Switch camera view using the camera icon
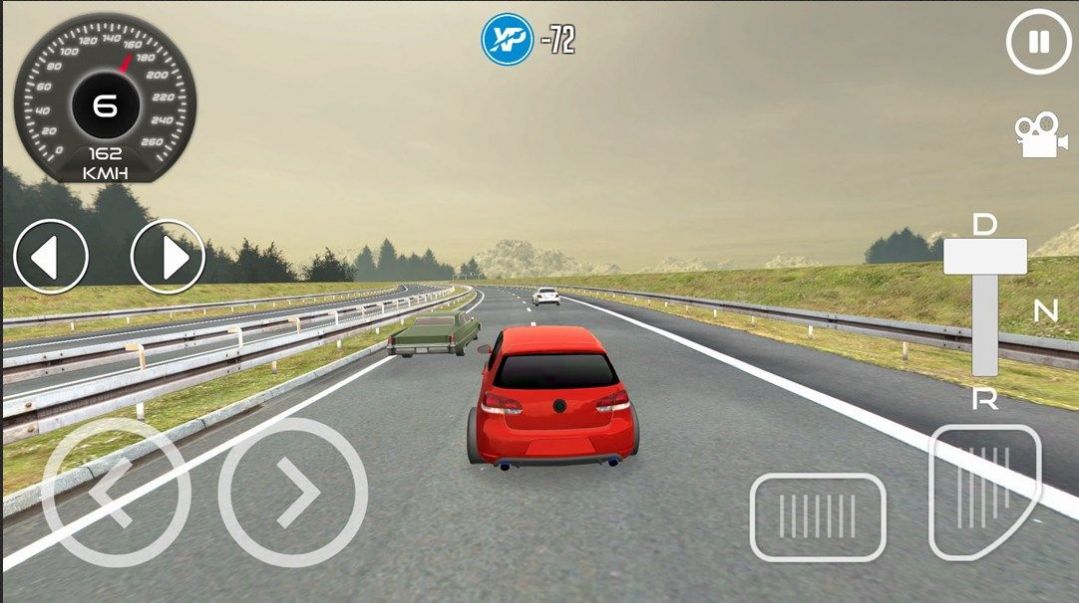 [x=1040, y=135]
